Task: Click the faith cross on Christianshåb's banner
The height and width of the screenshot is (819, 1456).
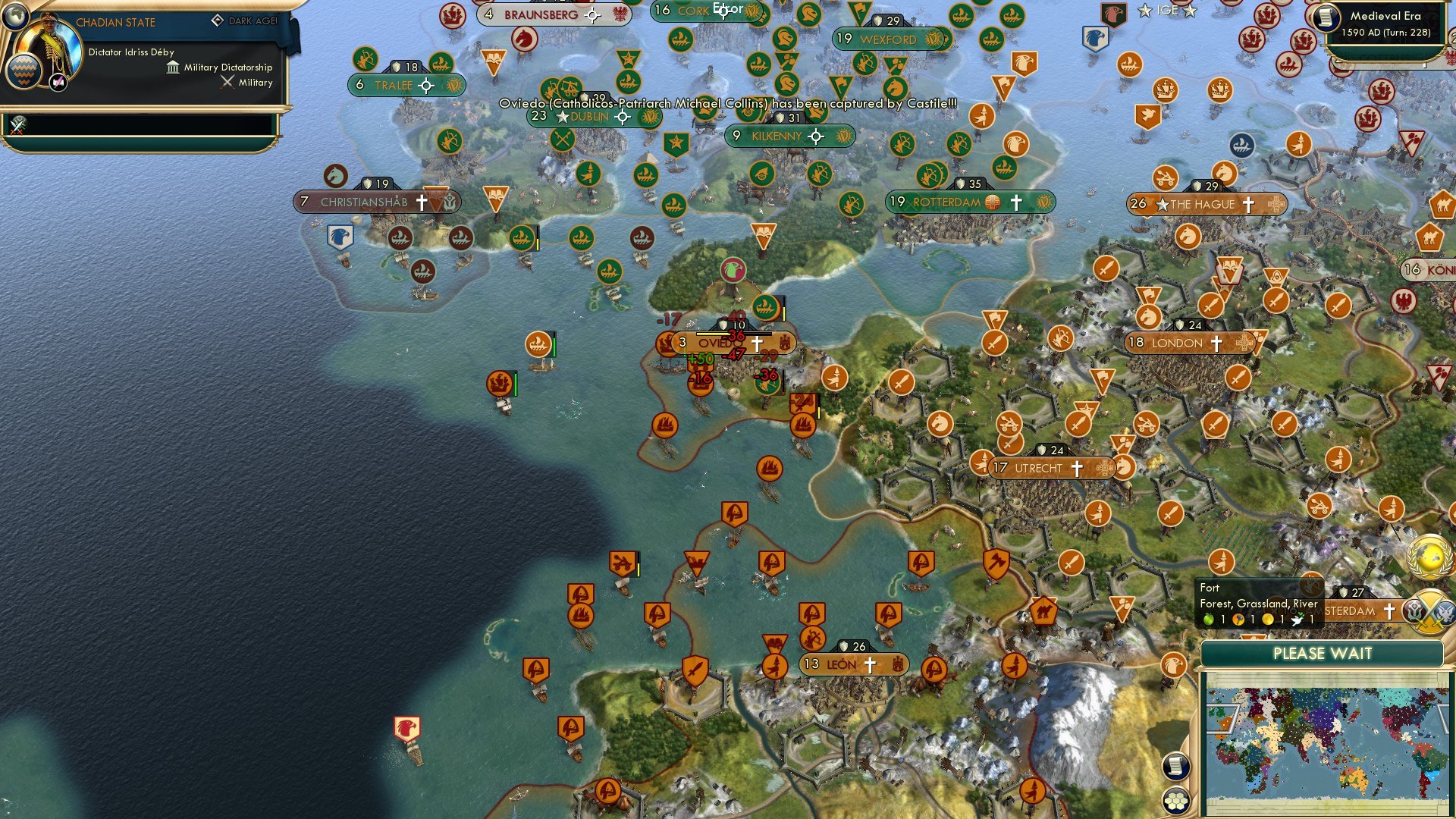Action: 422,202
